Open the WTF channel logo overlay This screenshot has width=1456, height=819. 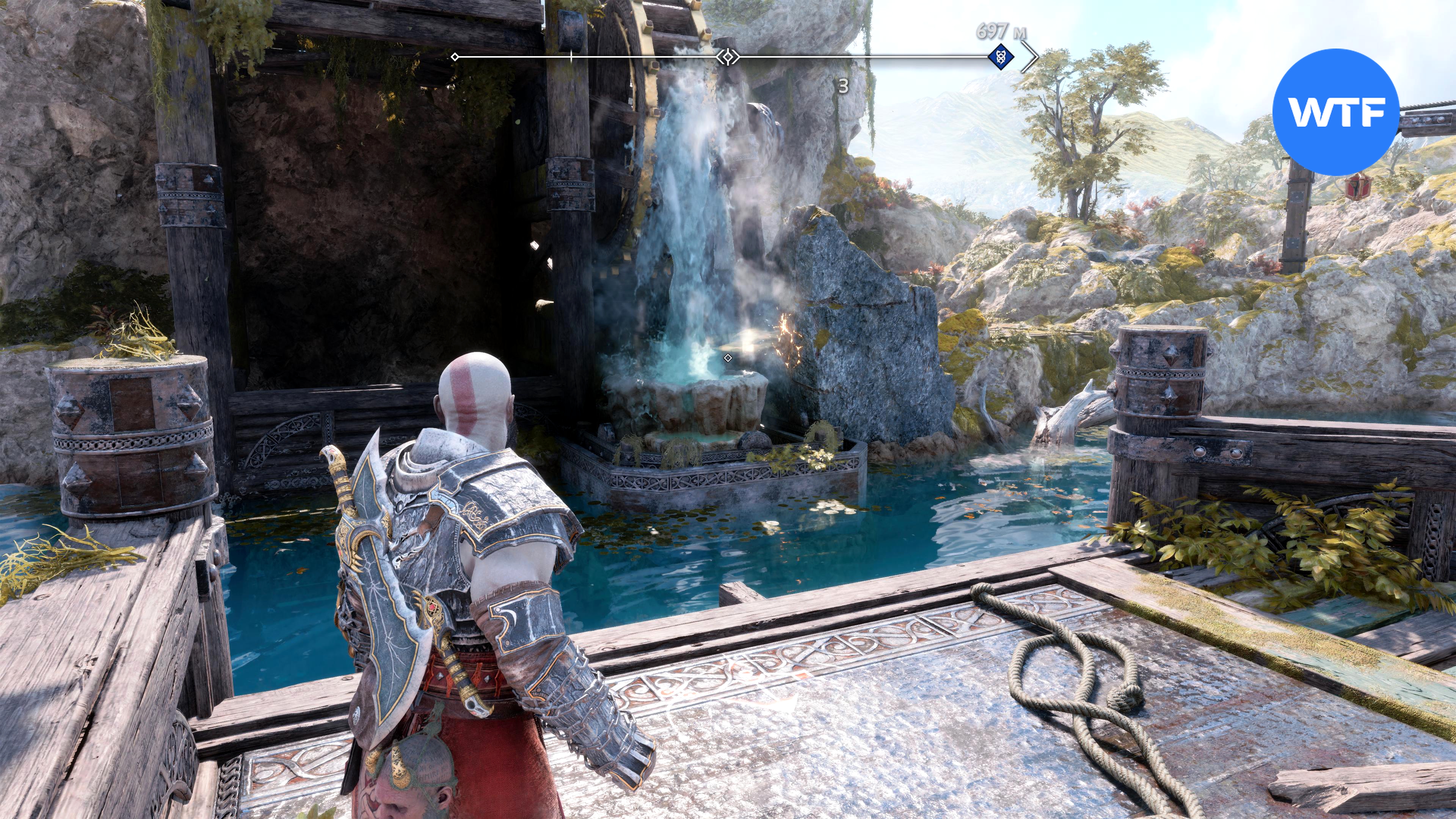(x=1335, y=112)
